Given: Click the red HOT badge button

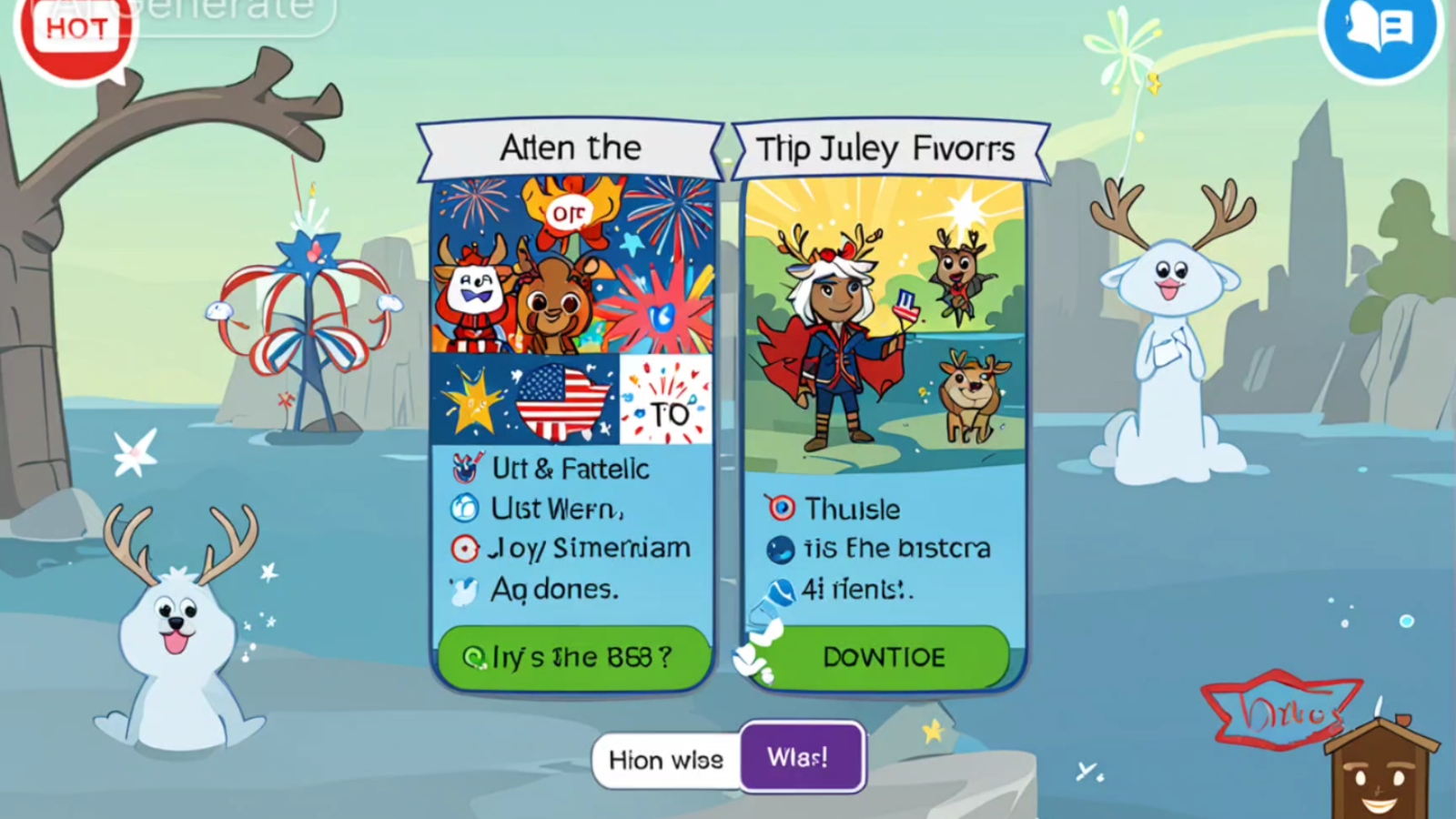Looking at the screenshot, I should (76, 32).
